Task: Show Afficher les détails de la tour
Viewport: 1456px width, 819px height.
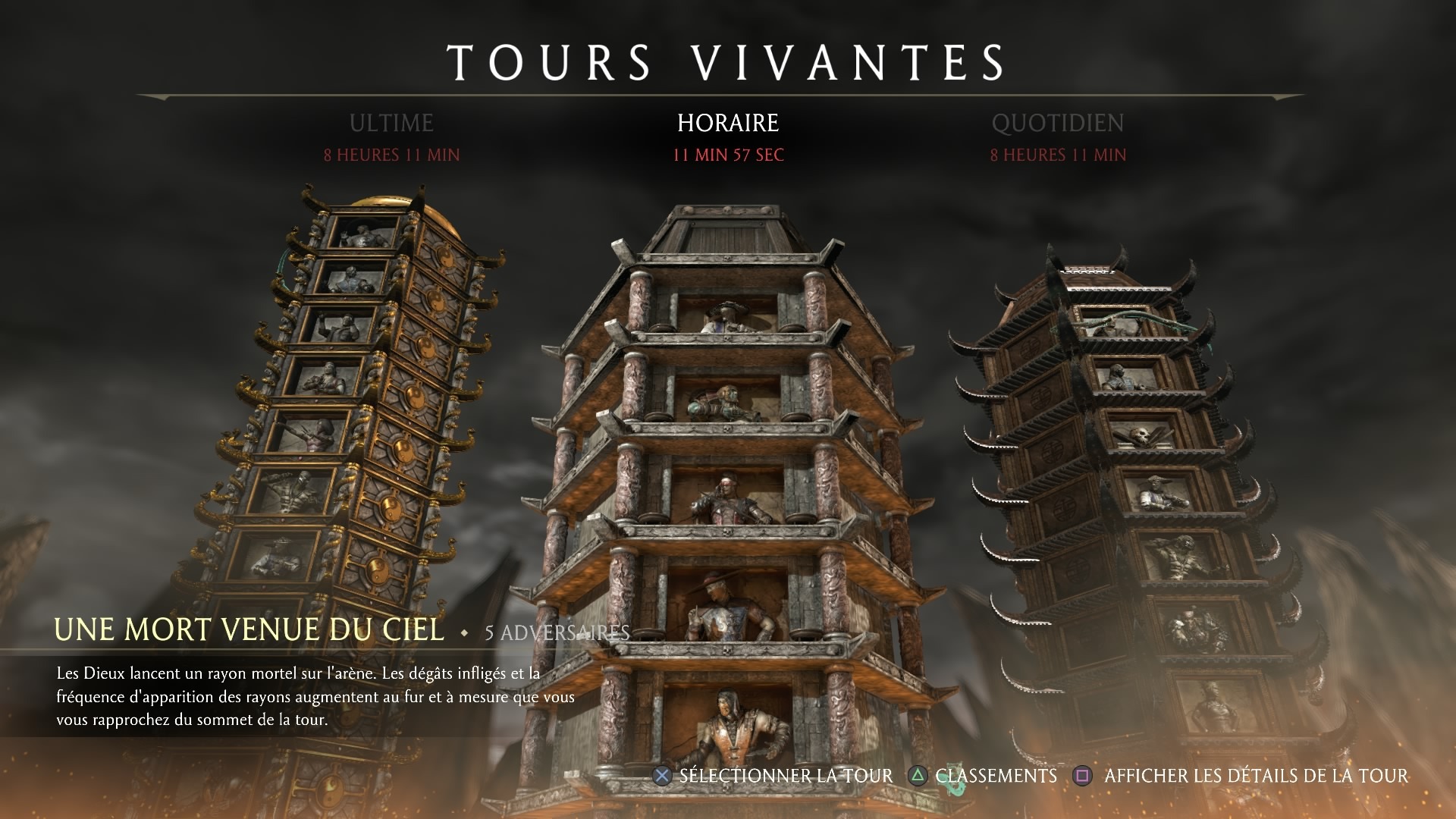Action: (1242, 776)
